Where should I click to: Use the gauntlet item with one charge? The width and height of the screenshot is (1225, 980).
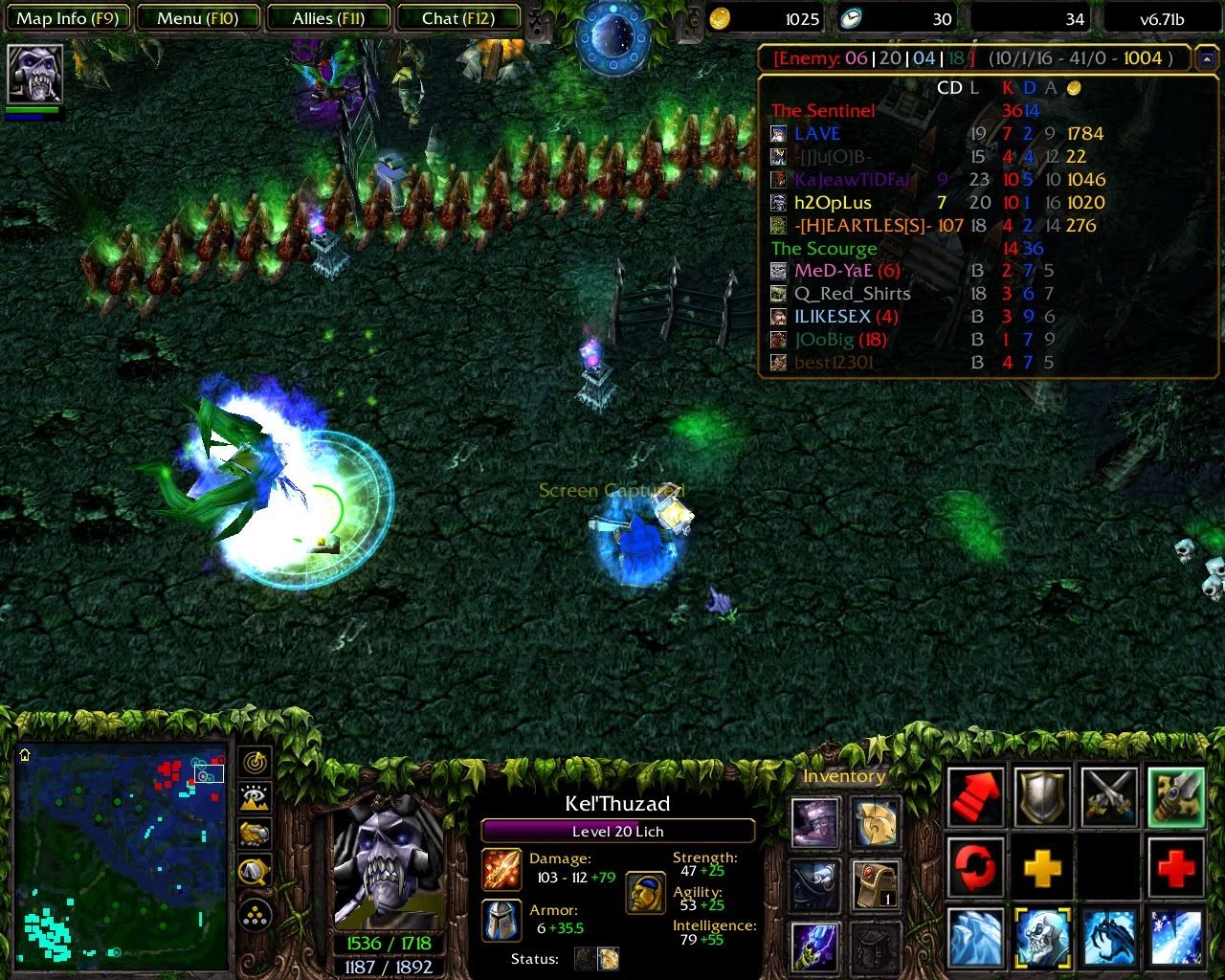(x=876, y=884)
